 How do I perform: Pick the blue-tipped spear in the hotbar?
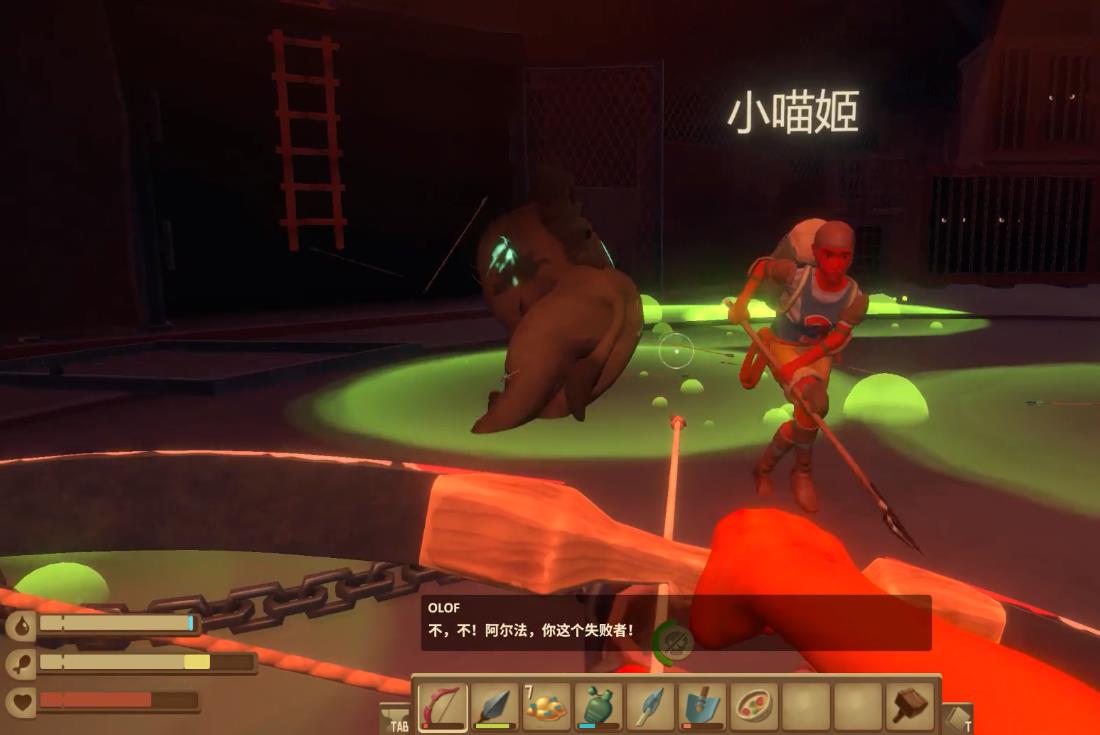click(650, 707)
